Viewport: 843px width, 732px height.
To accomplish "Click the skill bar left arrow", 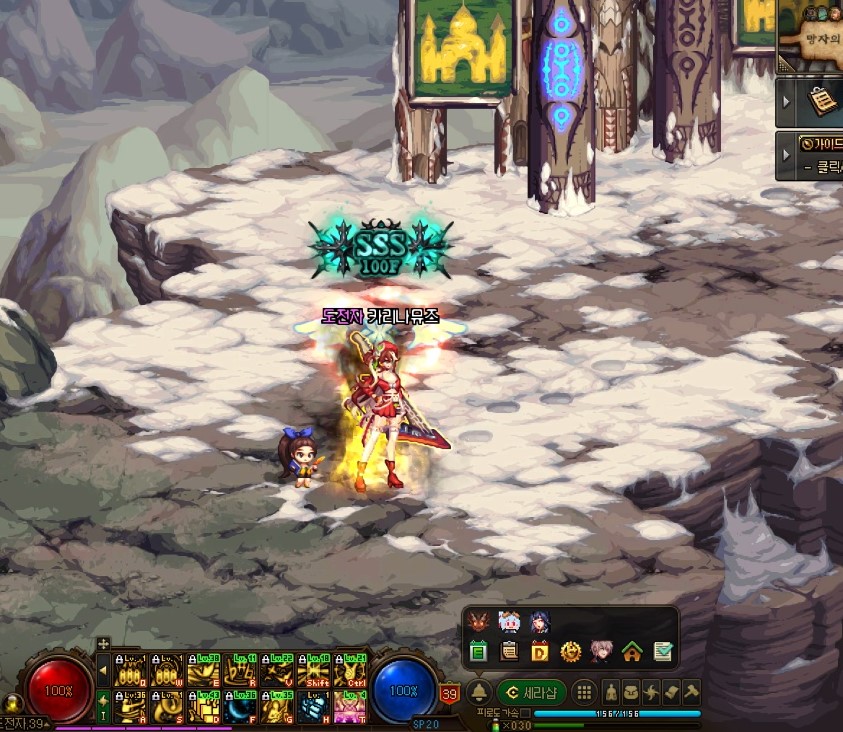I will click(103, 672).
